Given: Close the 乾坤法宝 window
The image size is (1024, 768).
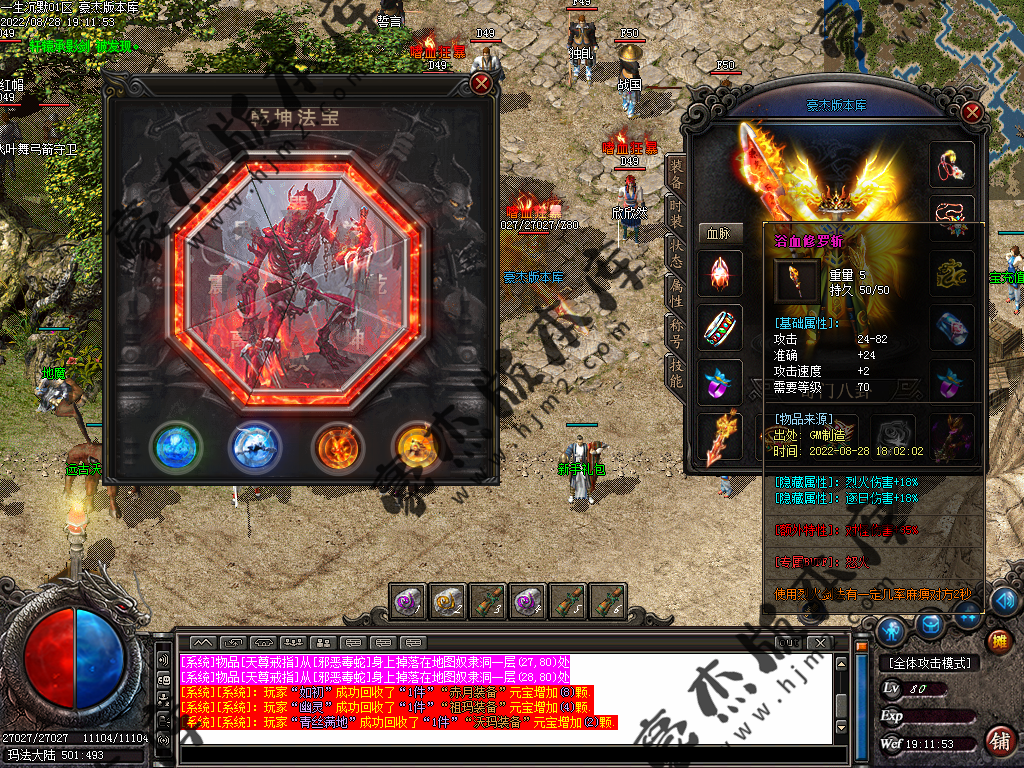Looking at the screenshot, I should [481, 83].
